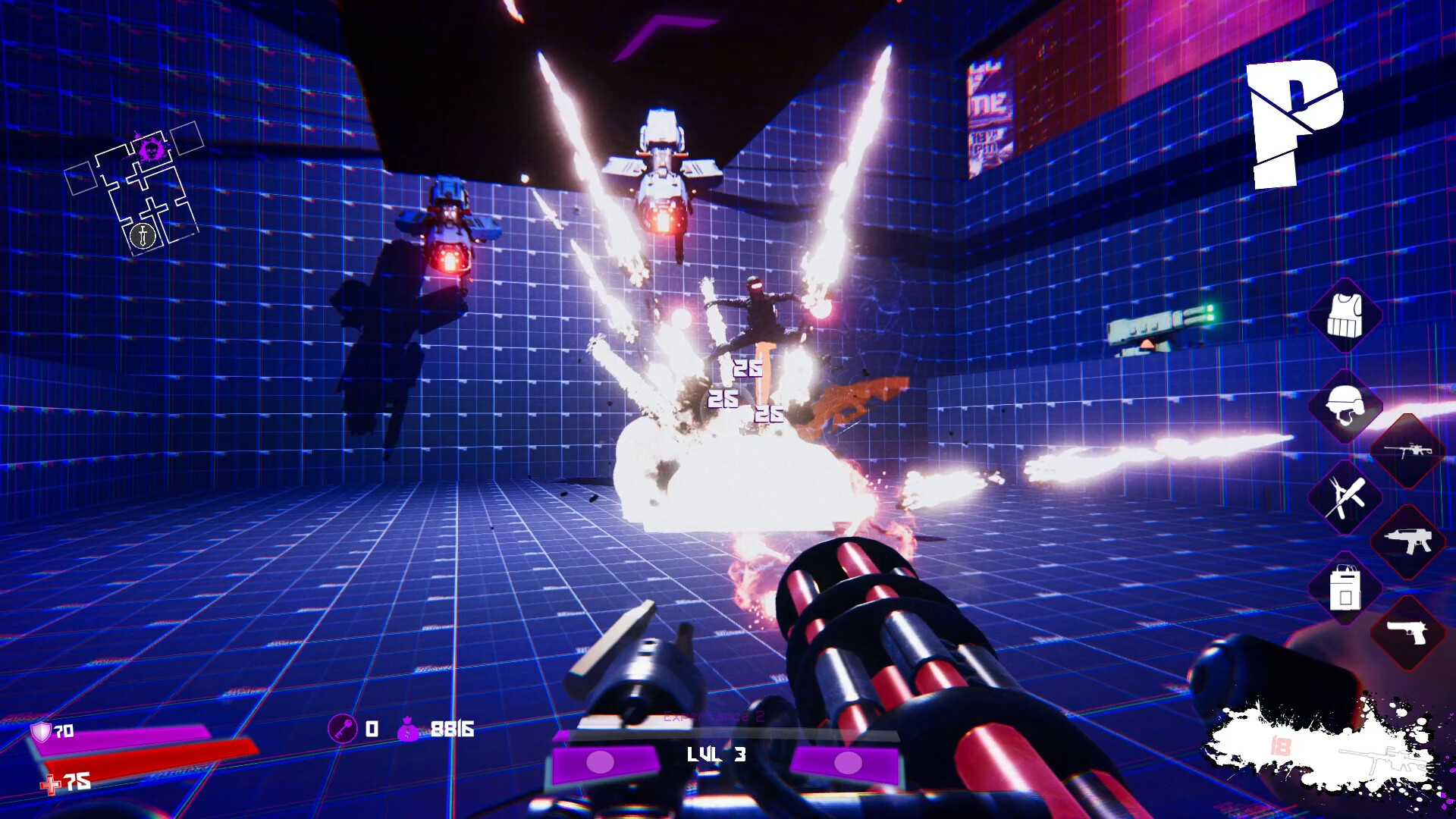Viewport: 1456px width, 819px height.
Task: Choose the crossed tools gadget slot
Action: 1345,497
